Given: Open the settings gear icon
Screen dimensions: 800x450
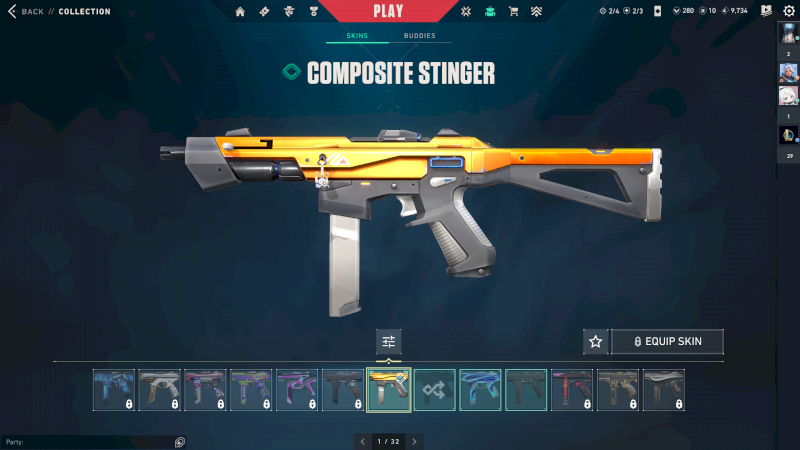Looking at the screenshot, I should point(788,11).
